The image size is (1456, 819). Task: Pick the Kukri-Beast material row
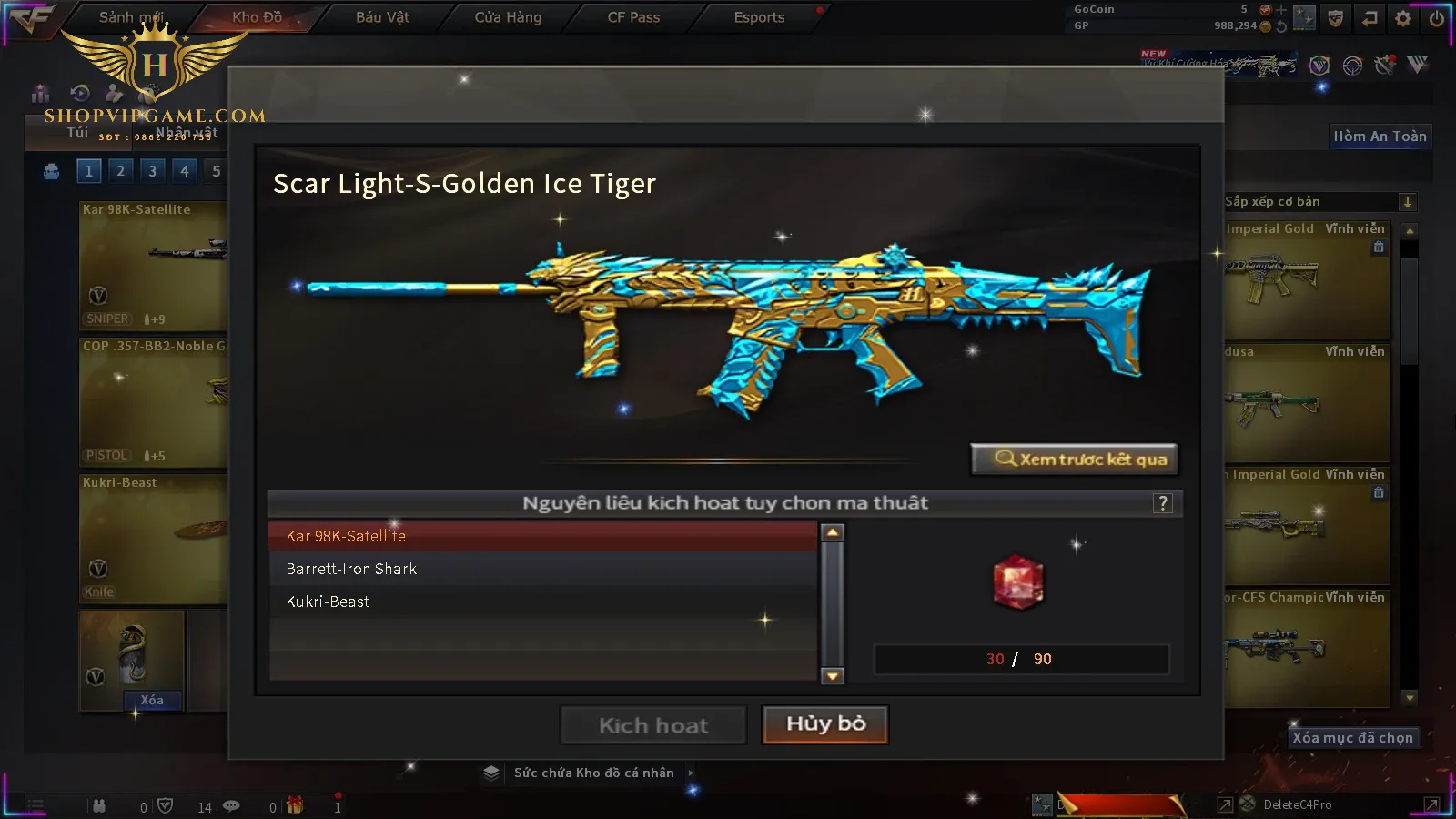(x=541, y=602)
